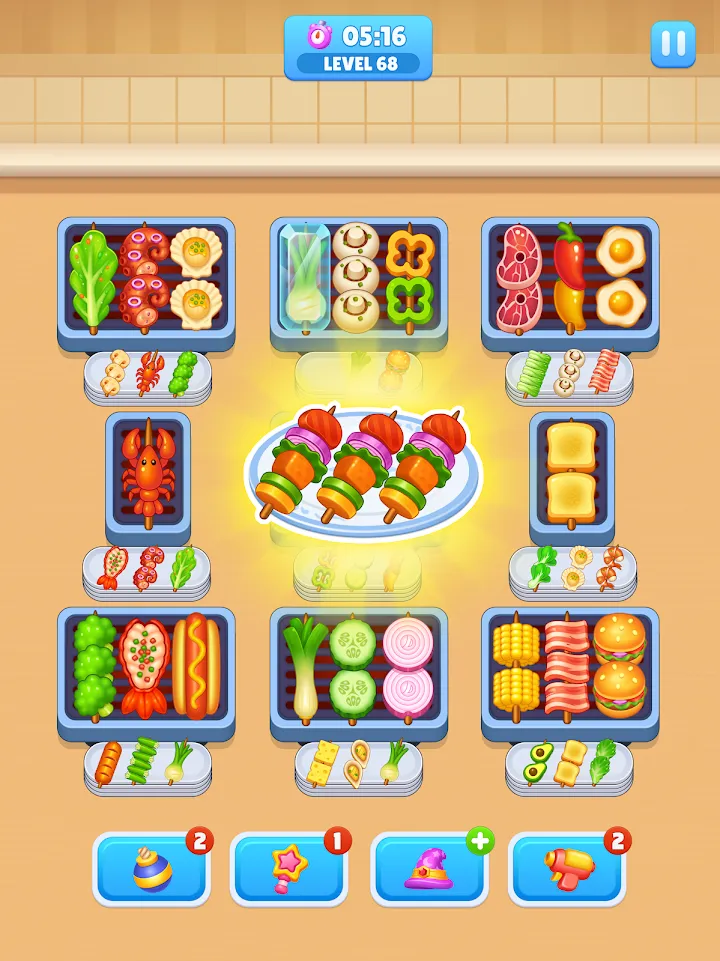Select the cucumber slices skewer
This screenshot has width=720, height=961.
(x=355, y=664)
